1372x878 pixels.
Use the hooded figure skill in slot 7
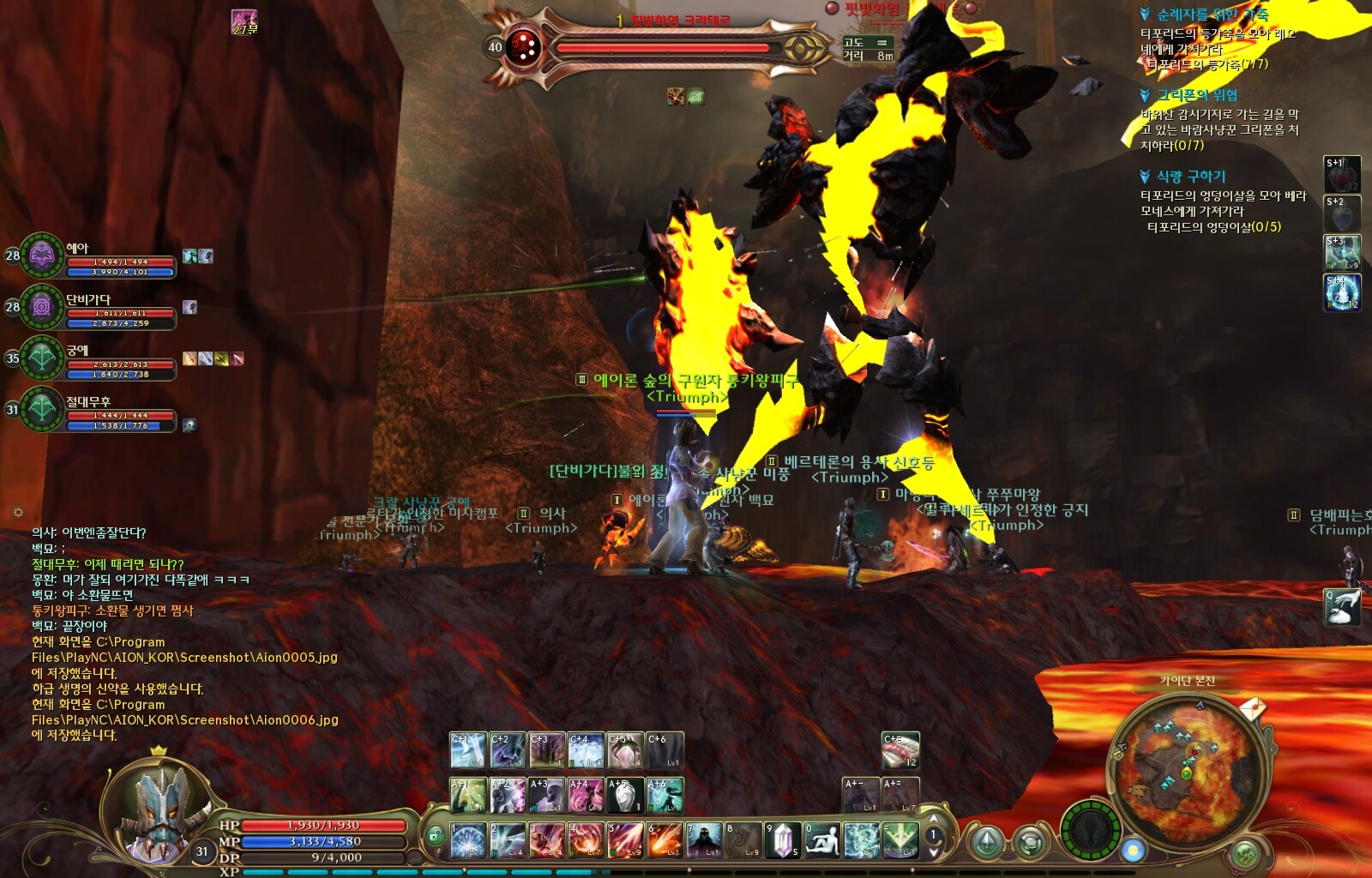704,840
